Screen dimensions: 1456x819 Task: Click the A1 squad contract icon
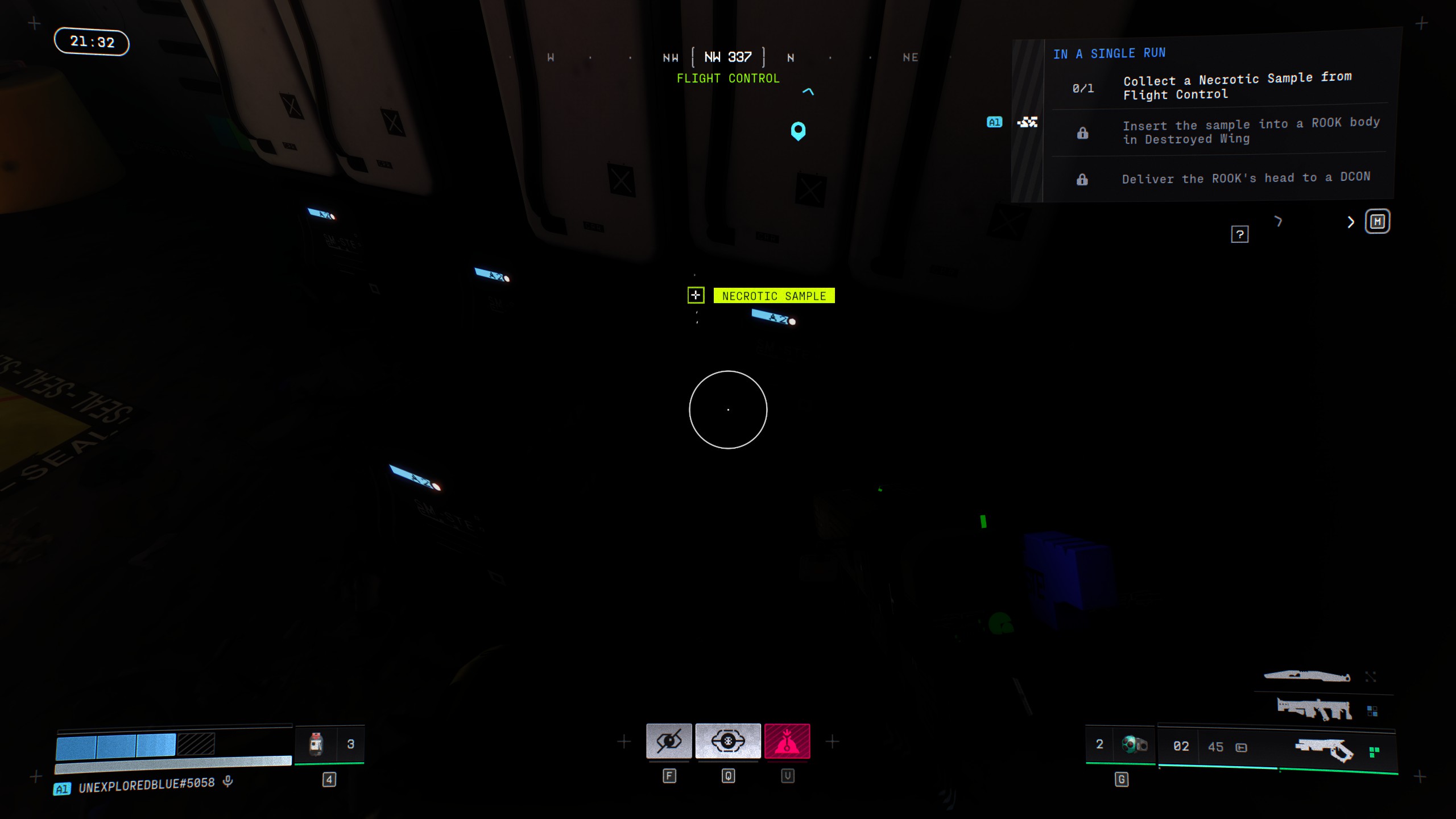click(1027, 122)
